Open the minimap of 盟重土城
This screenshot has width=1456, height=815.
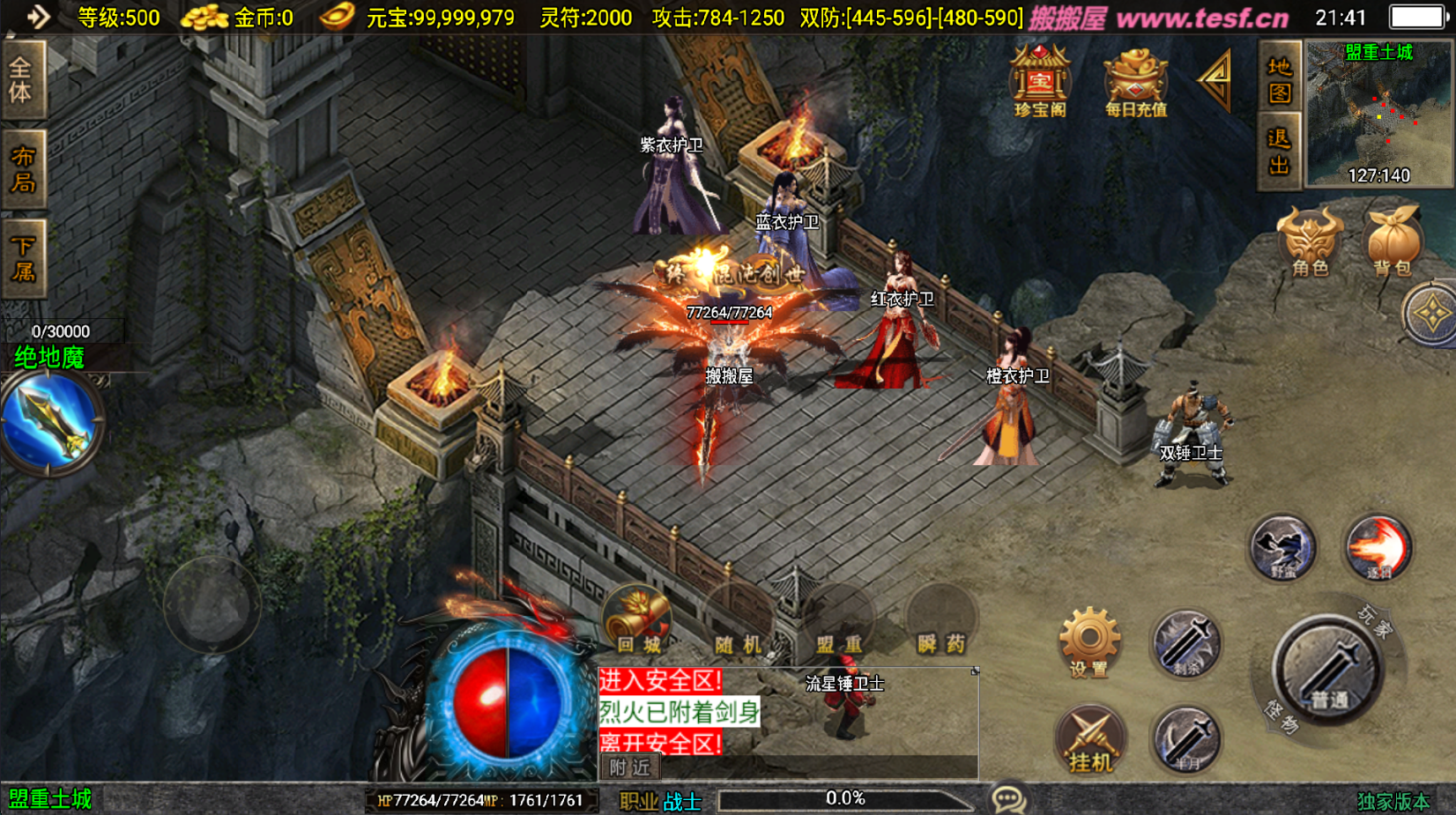click(x=1378, y=115)
